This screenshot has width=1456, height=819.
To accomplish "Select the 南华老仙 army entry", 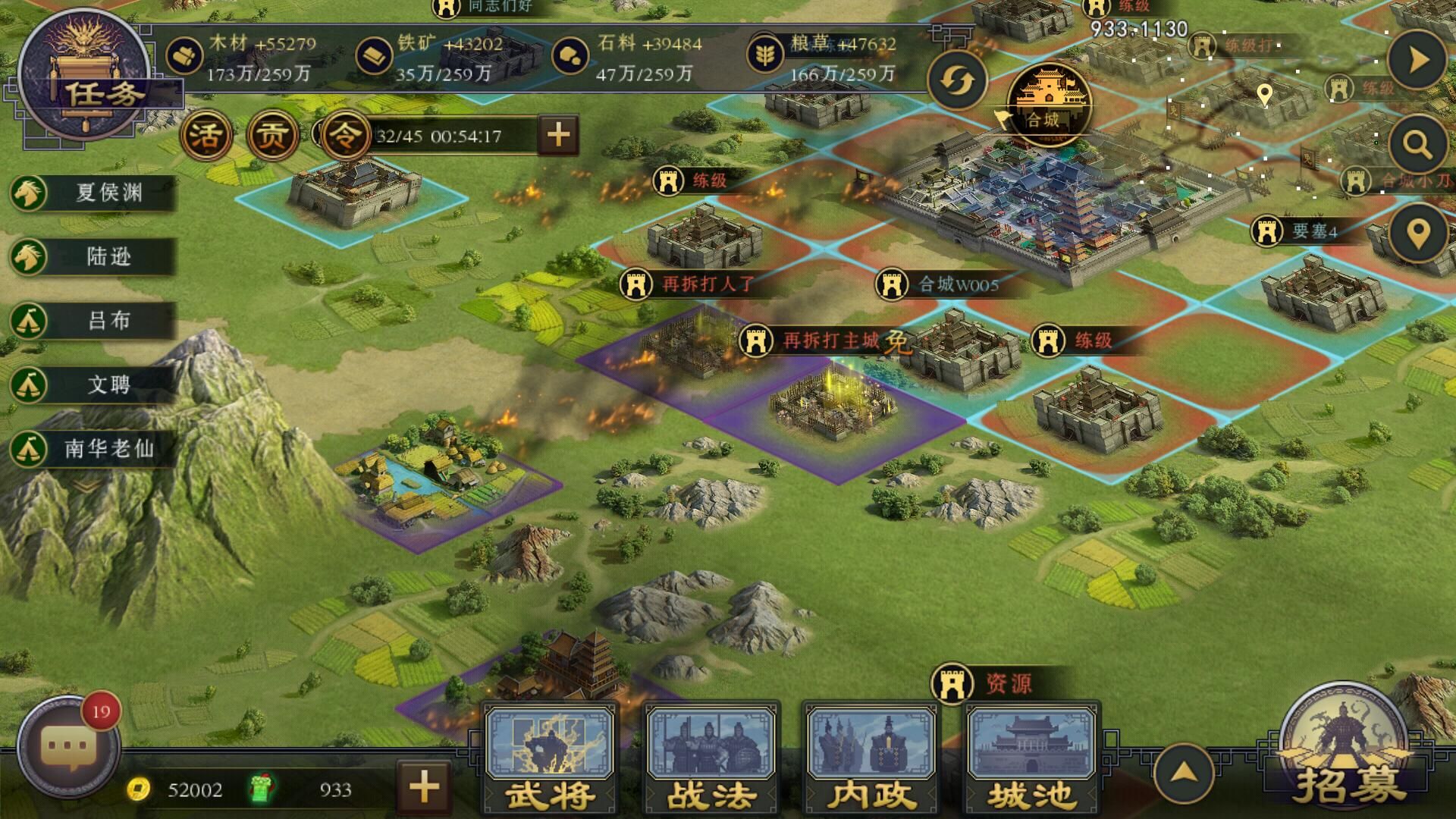I will point(93,449).
